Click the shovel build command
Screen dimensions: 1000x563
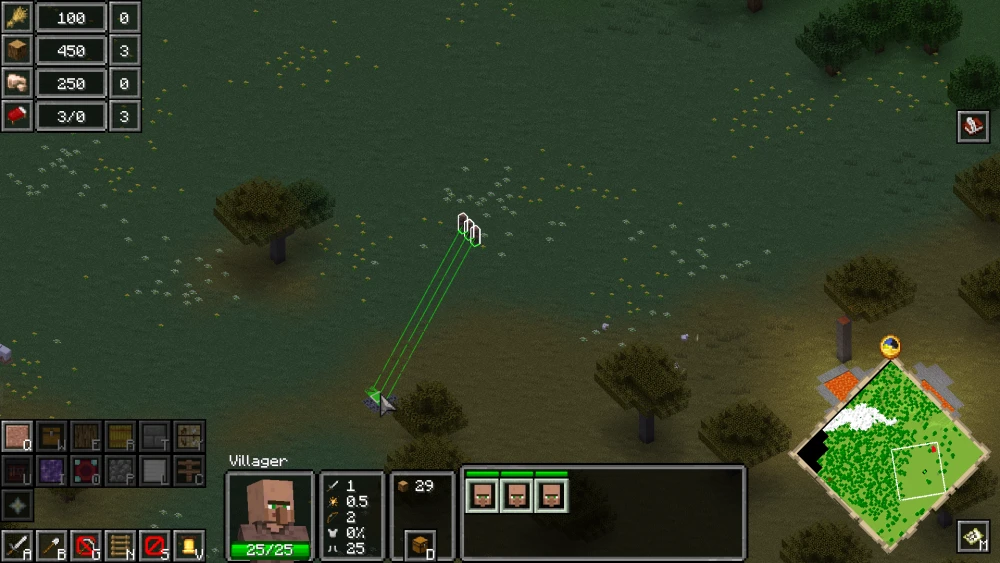click(x=52, y=546)
